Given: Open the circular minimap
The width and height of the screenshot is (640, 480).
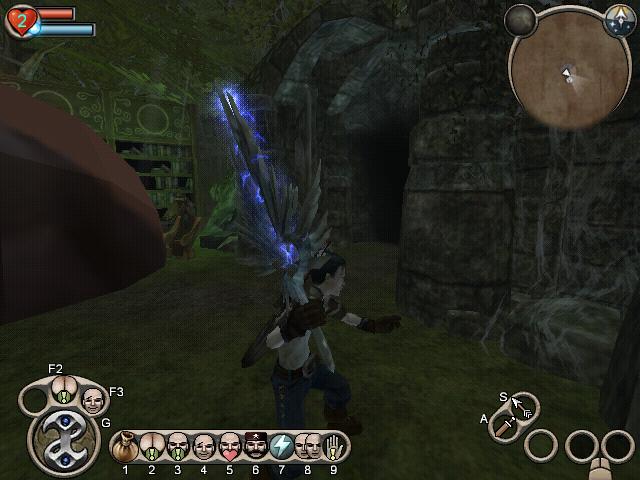Looking at the screenshot, I should (566, 72).
